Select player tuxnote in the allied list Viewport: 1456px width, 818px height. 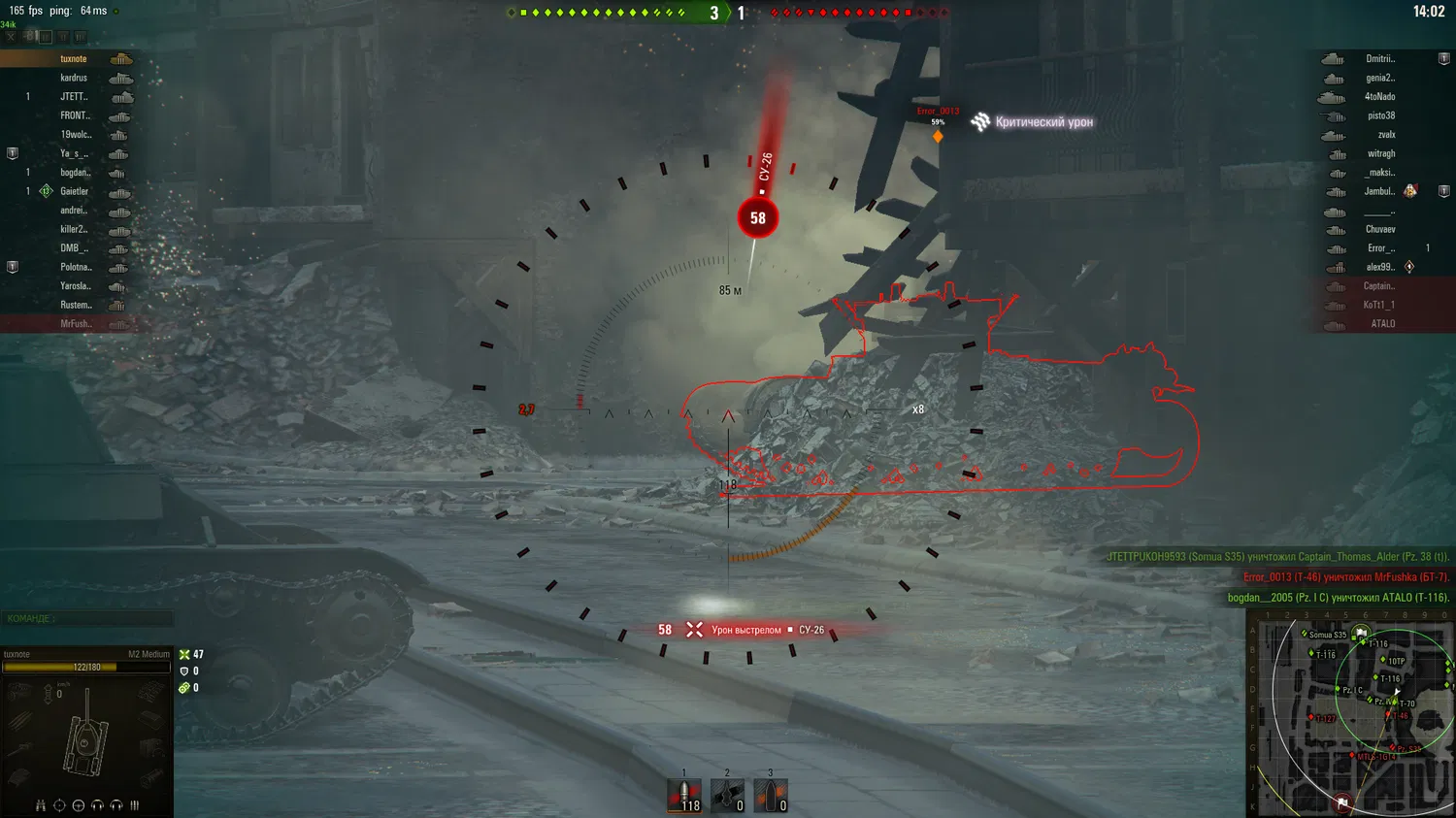74,59
